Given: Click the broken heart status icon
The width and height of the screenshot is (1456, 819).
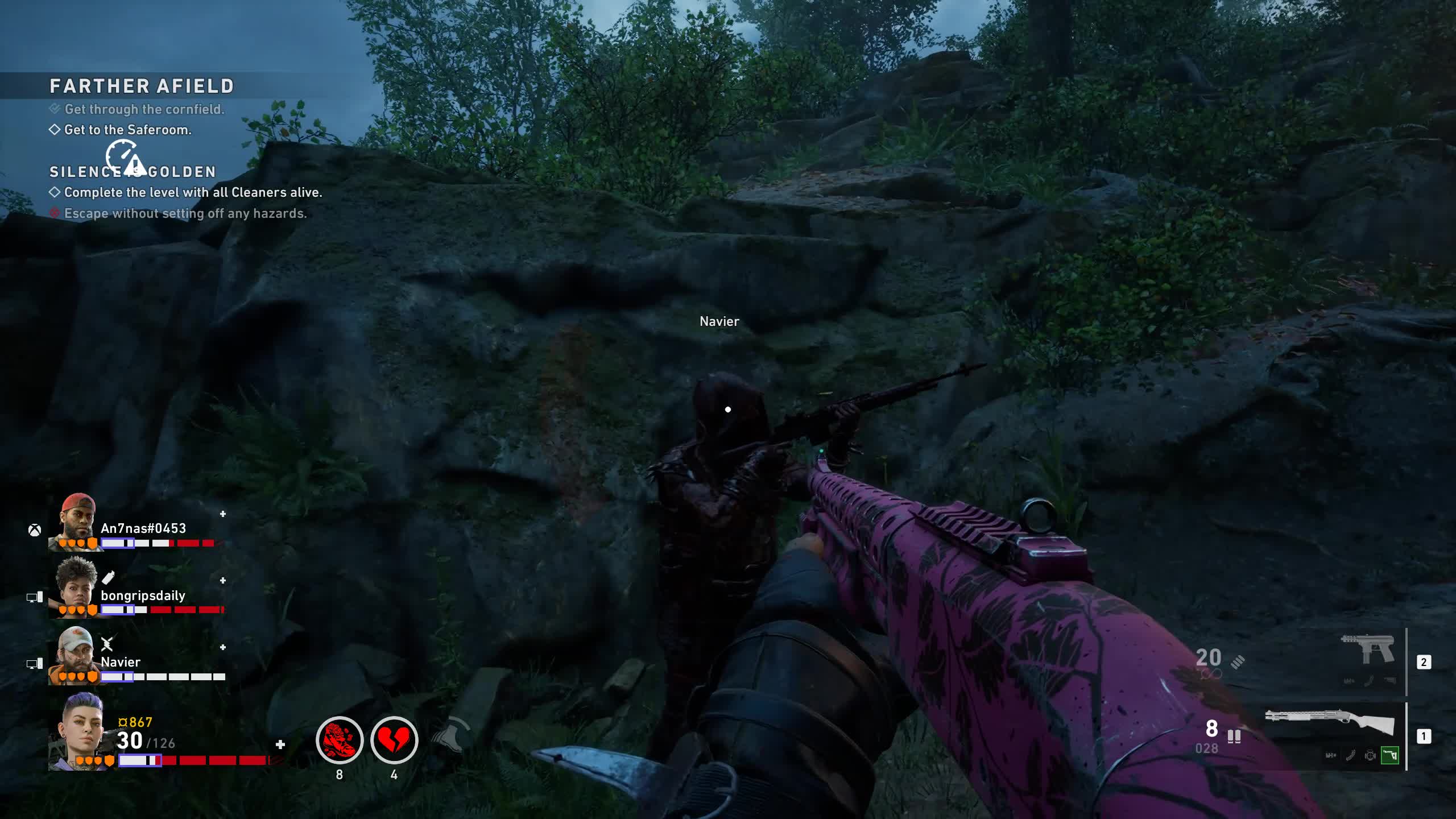Looking at the screenshot, I should tap(394, 740).
